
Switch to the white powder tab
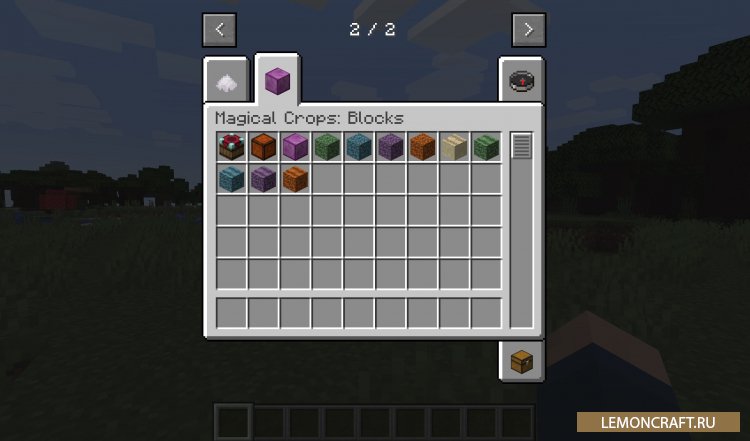point(227,82)
